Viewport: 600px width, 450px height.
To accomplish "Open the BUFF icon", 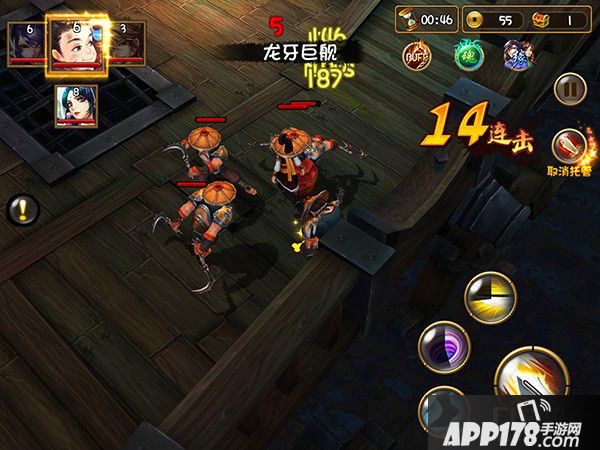I will click(x=416, y=54).
